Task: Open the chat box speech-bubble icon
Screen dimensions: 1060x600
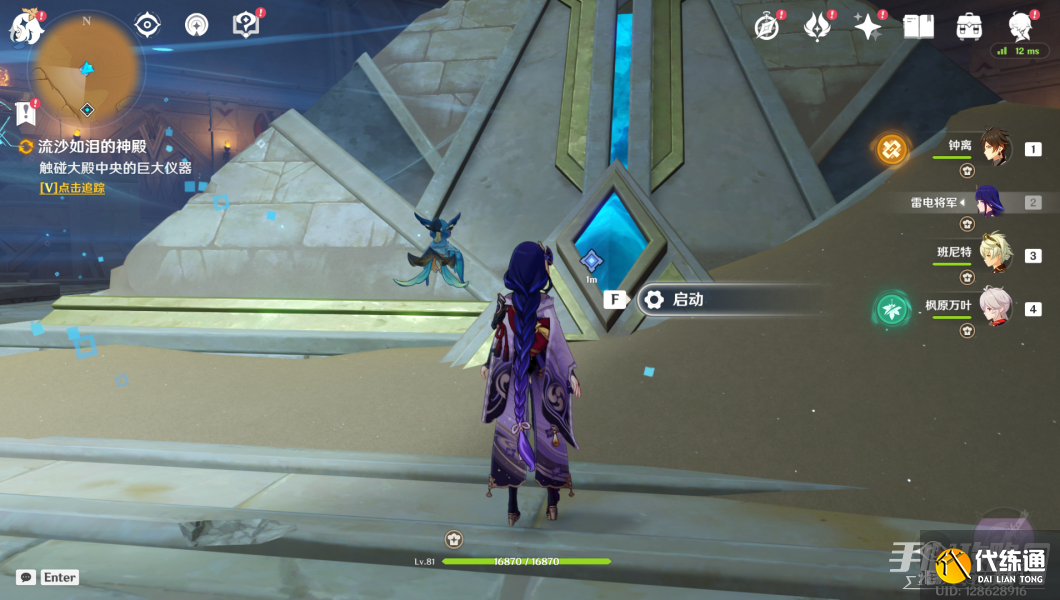Action: tap(26, 577)
